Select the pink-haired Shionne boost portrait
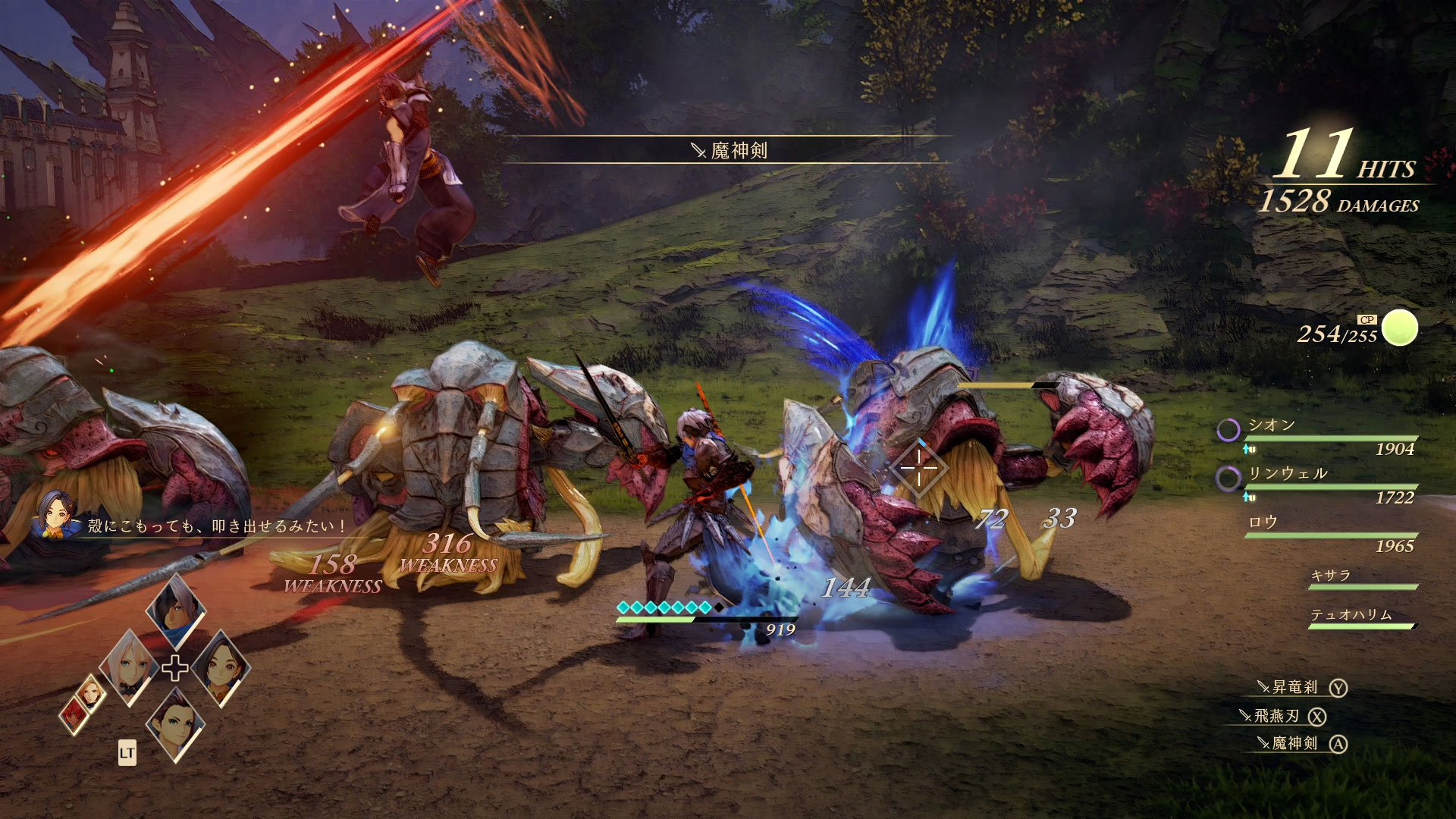1456x819 pixels. [129, 667]
